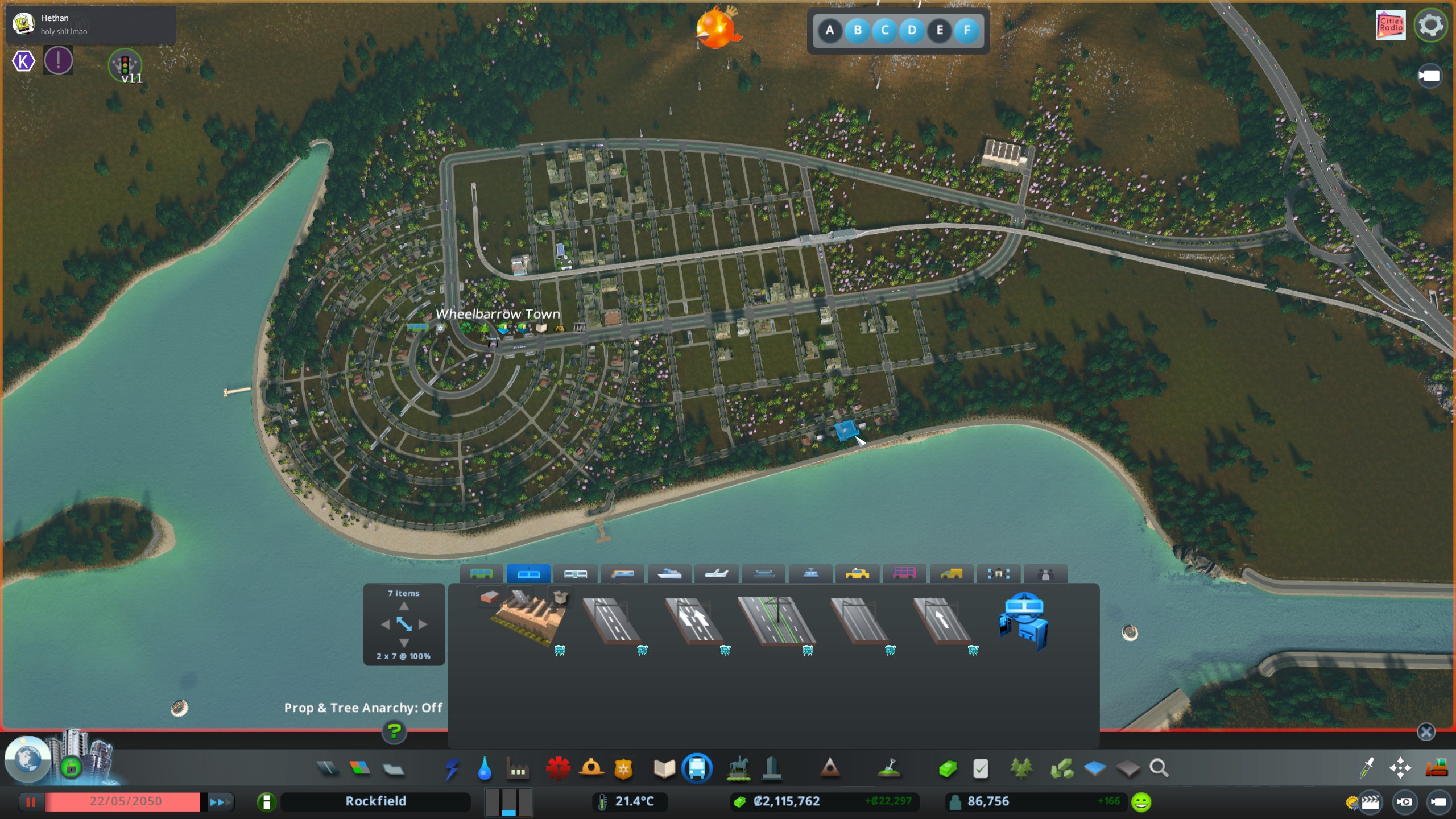Open the Water and Sewage droplet menu
The image size is (1456, 819).
click(485, 769)
